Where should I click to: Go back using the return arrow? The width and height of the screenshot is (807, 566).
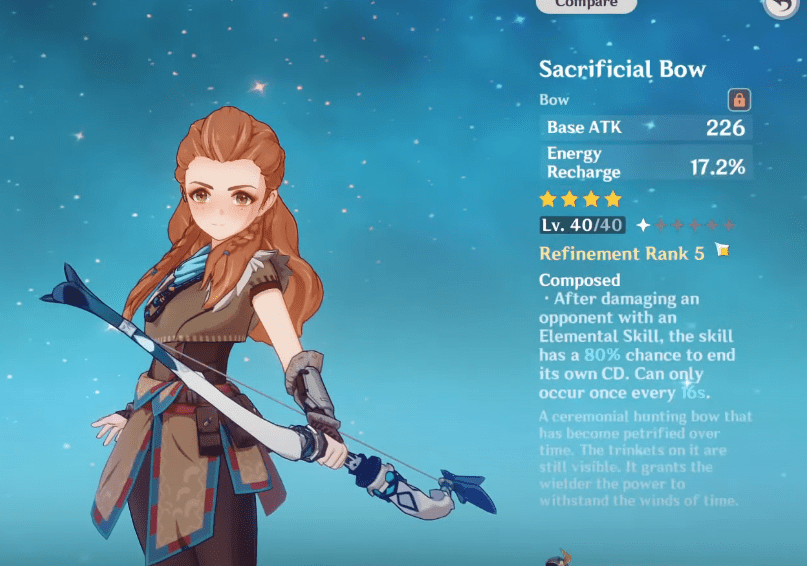click(x=779, y=6)
